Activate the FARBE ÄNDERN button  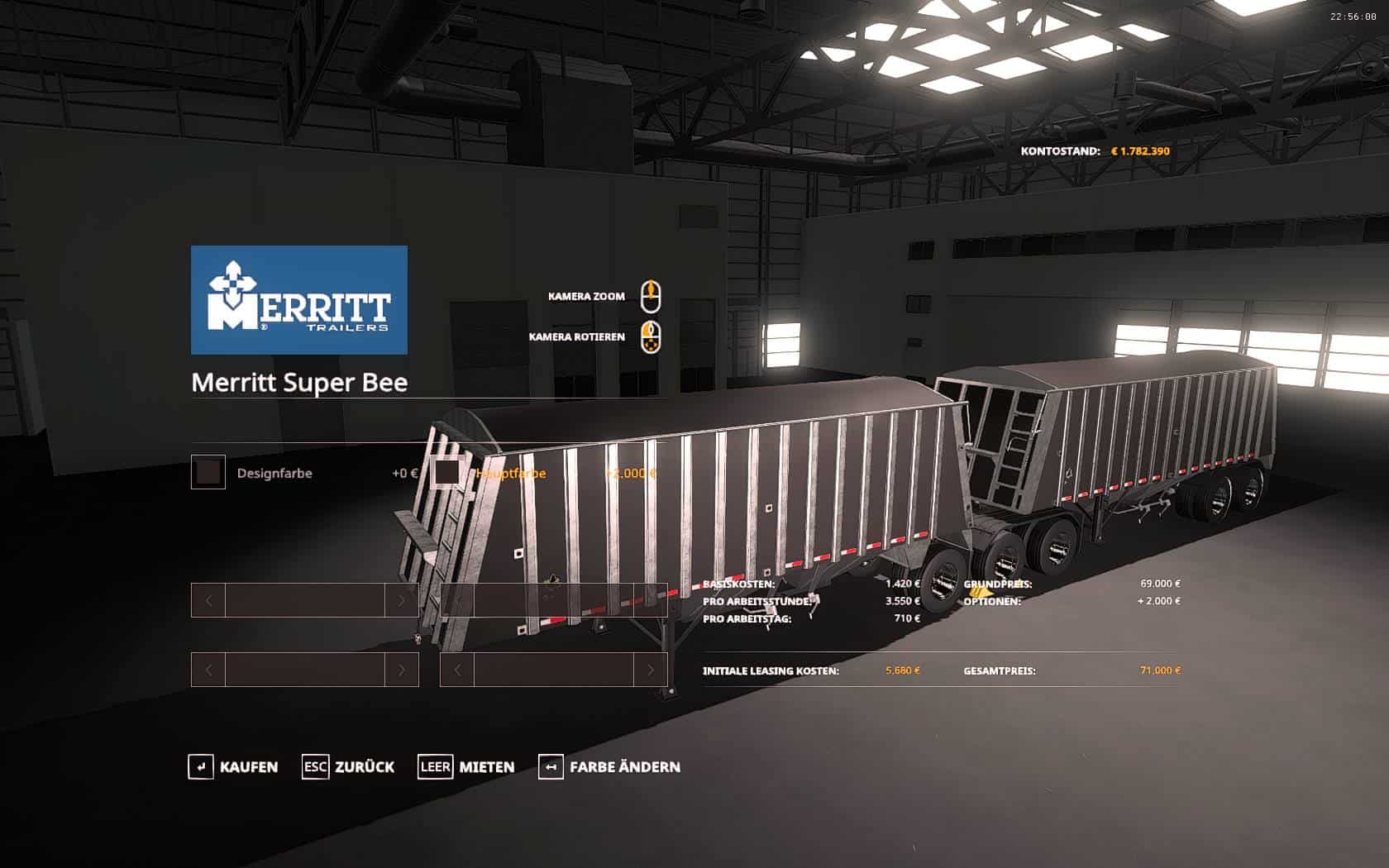coord(609,767)
